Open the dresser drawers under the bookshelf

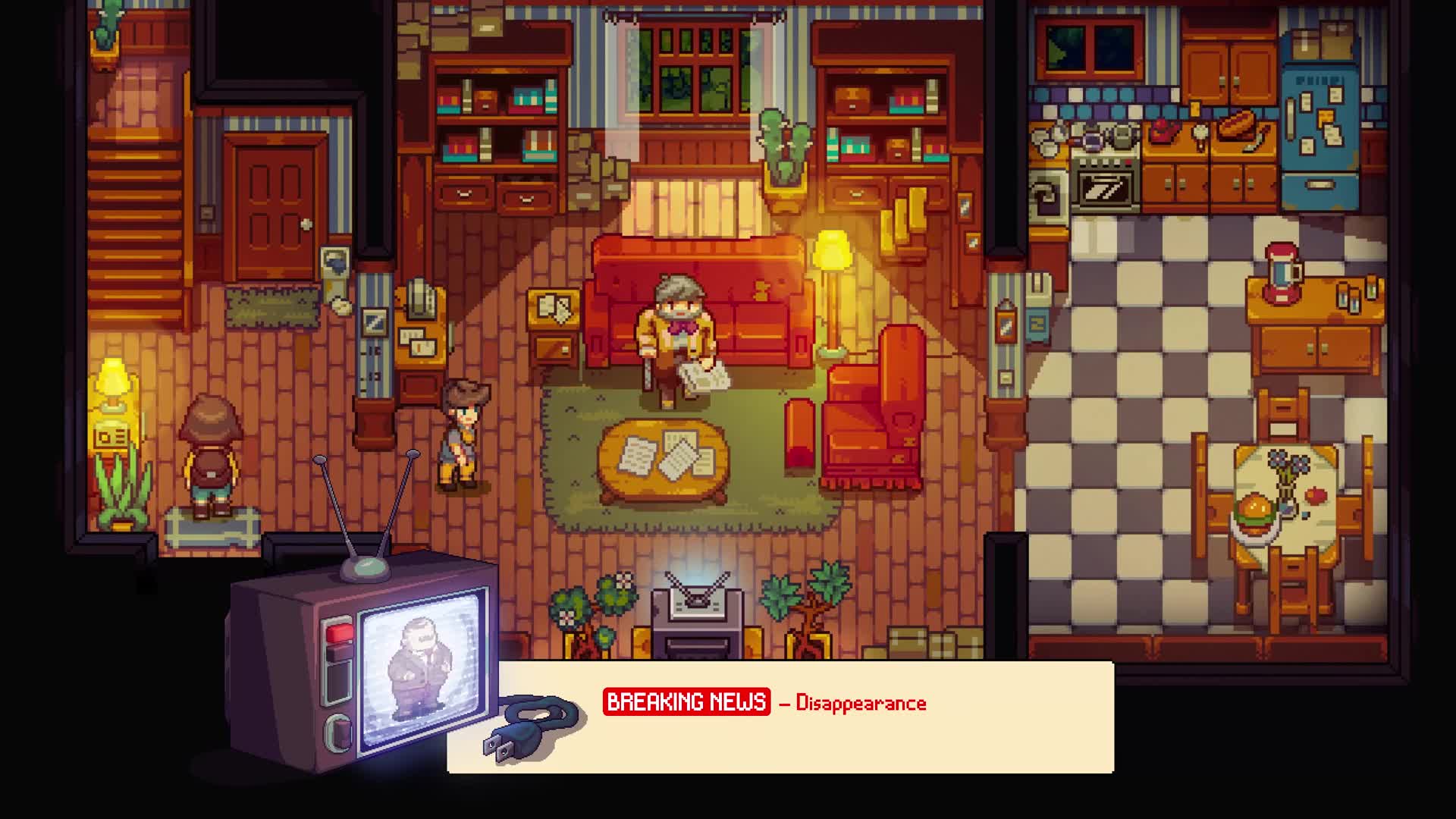point(493,193)
